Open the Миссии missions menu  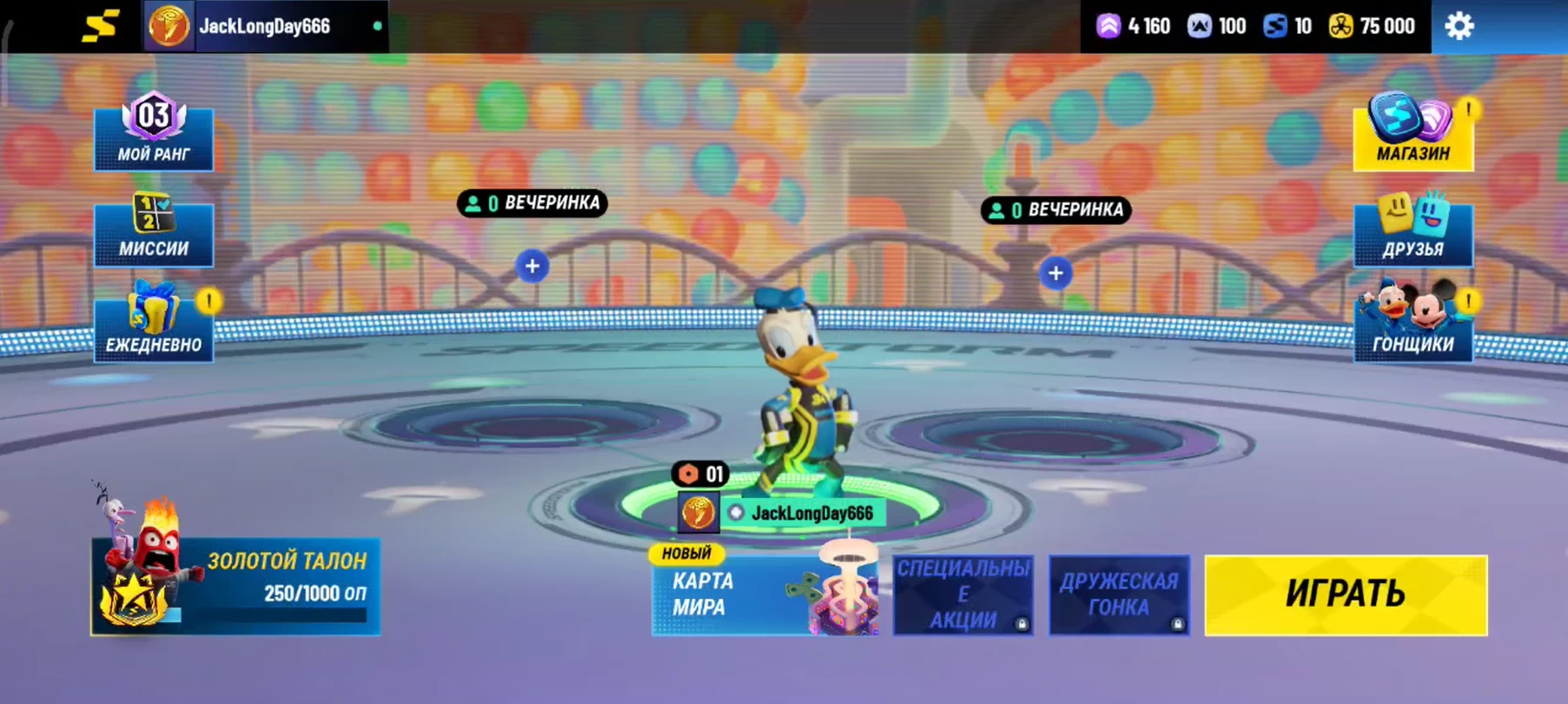tap(154, 230)
